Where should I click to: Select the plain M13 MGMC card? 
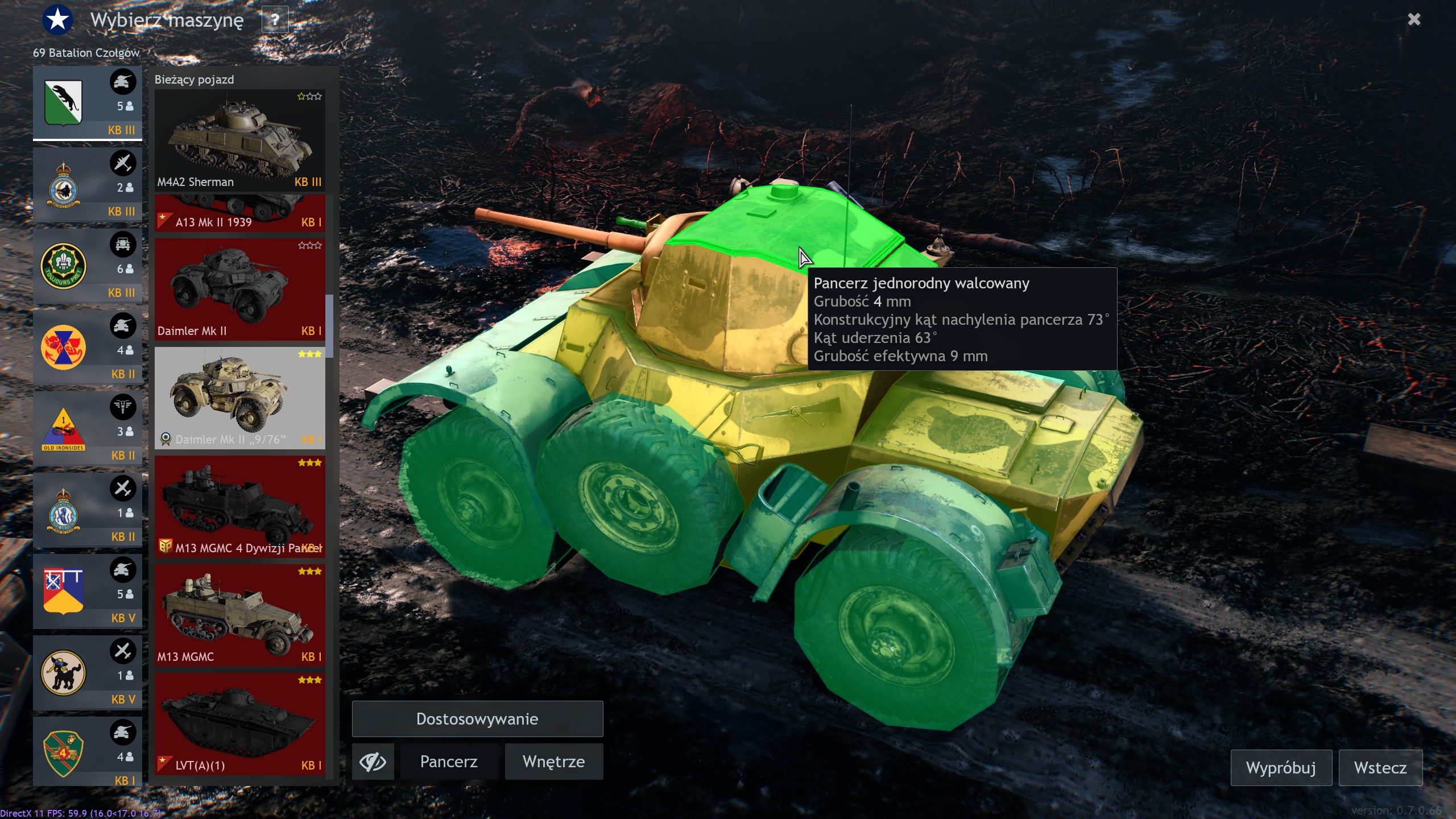(x=239, y=615)
